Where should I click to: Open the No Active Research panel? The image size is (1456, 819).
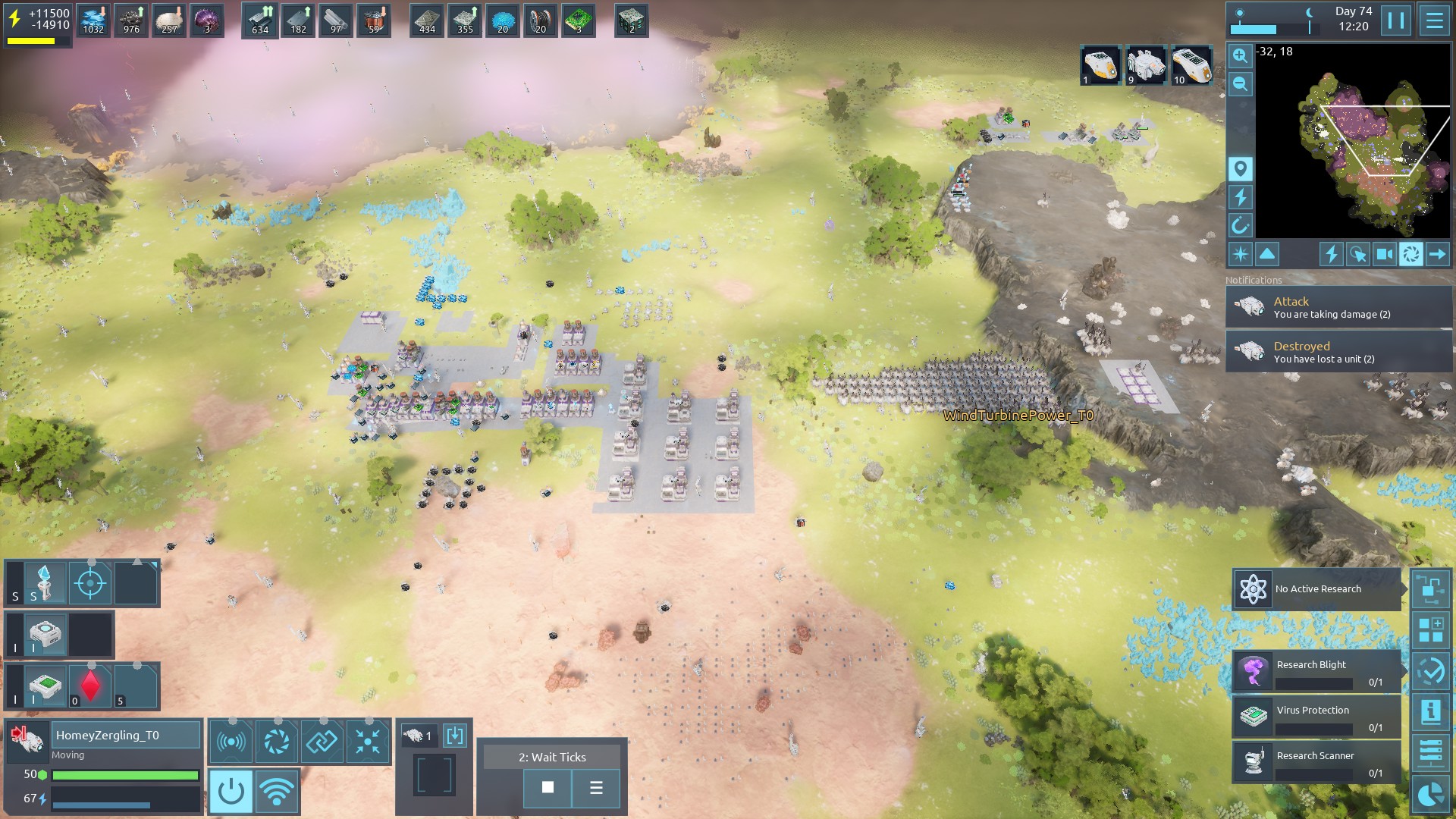coord(1317,589)
